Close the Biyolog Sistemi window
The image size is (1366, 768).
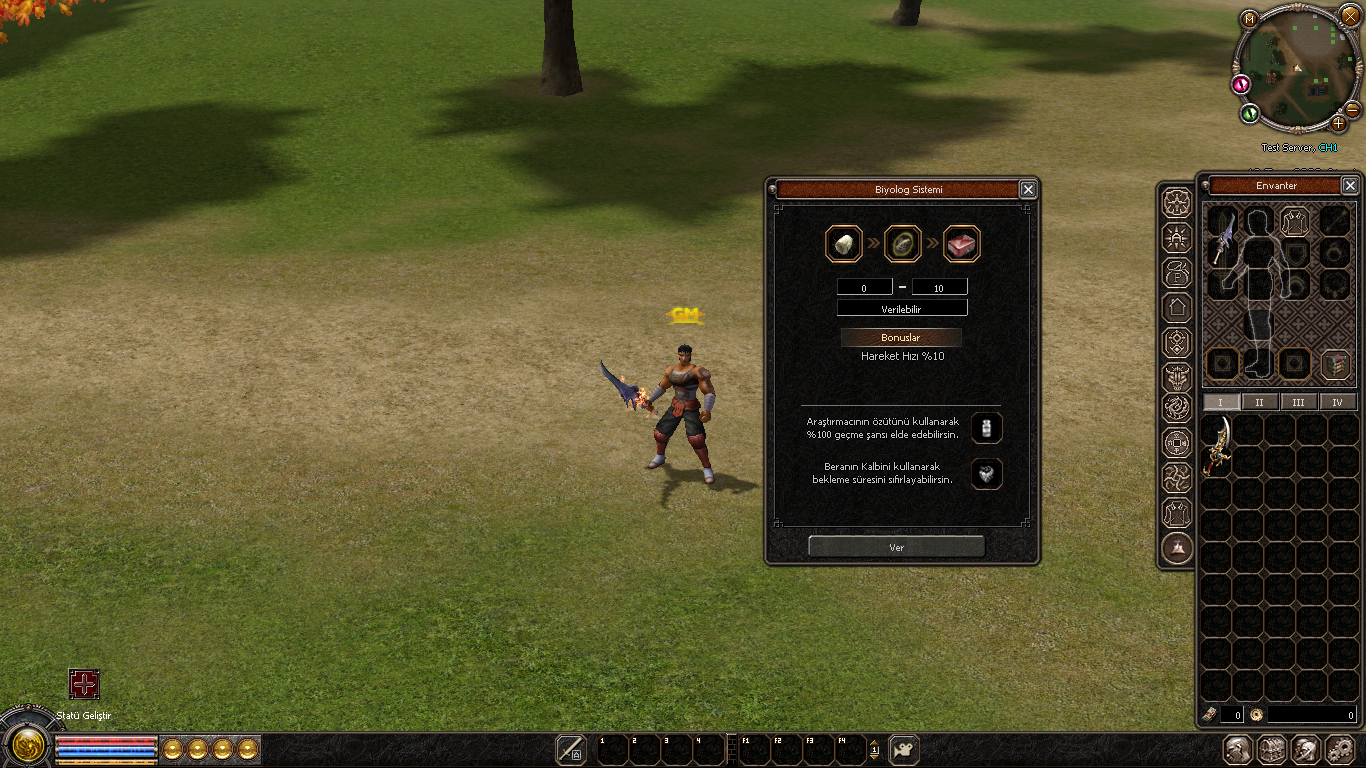pos(1027,189)
